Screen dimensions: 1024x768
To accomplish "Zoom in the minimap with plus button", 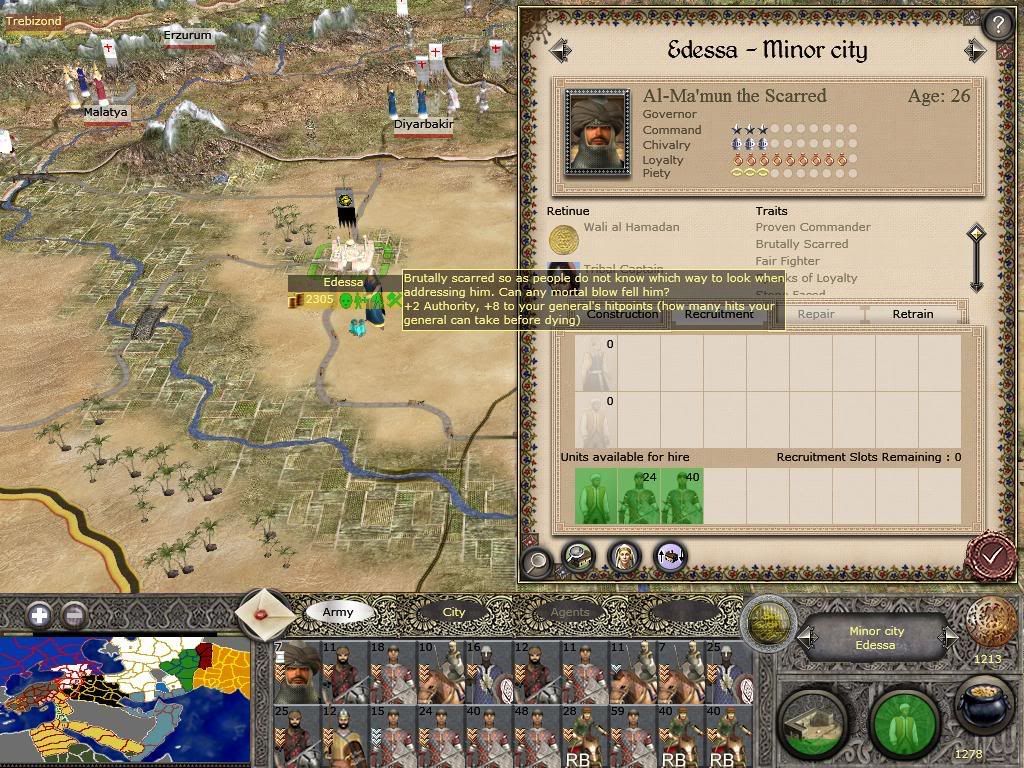I will click(39, 615).
